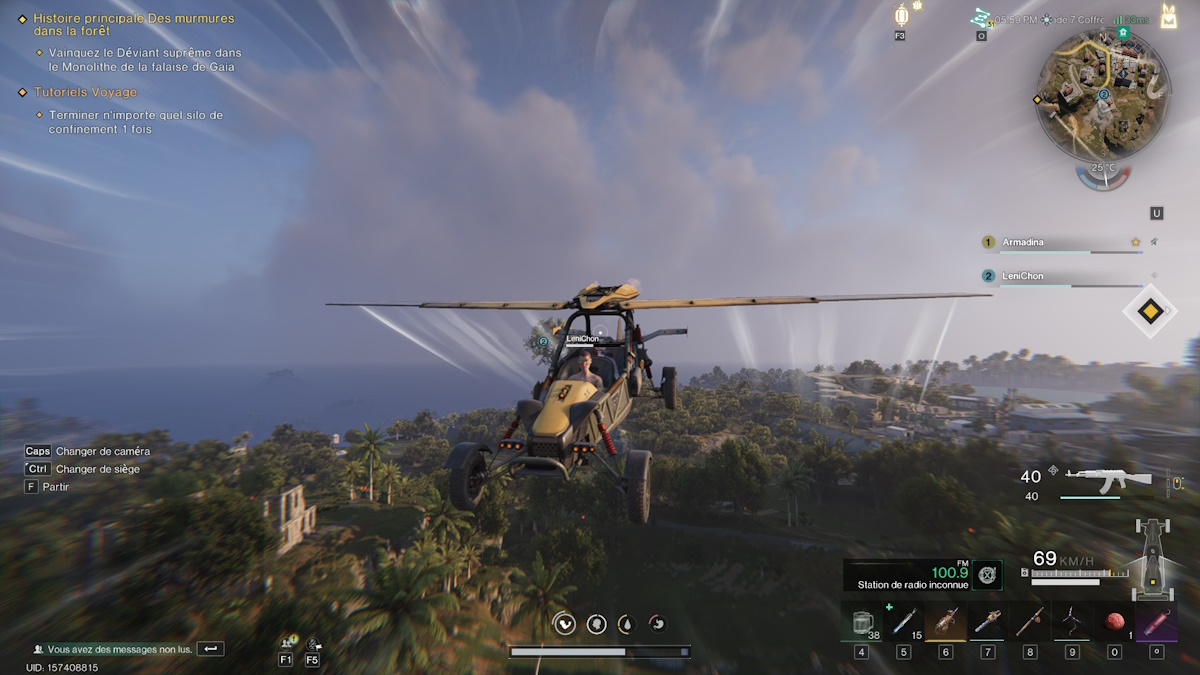
Task: Select the fishing rod hotbar slot
Action: (1029, 623)
